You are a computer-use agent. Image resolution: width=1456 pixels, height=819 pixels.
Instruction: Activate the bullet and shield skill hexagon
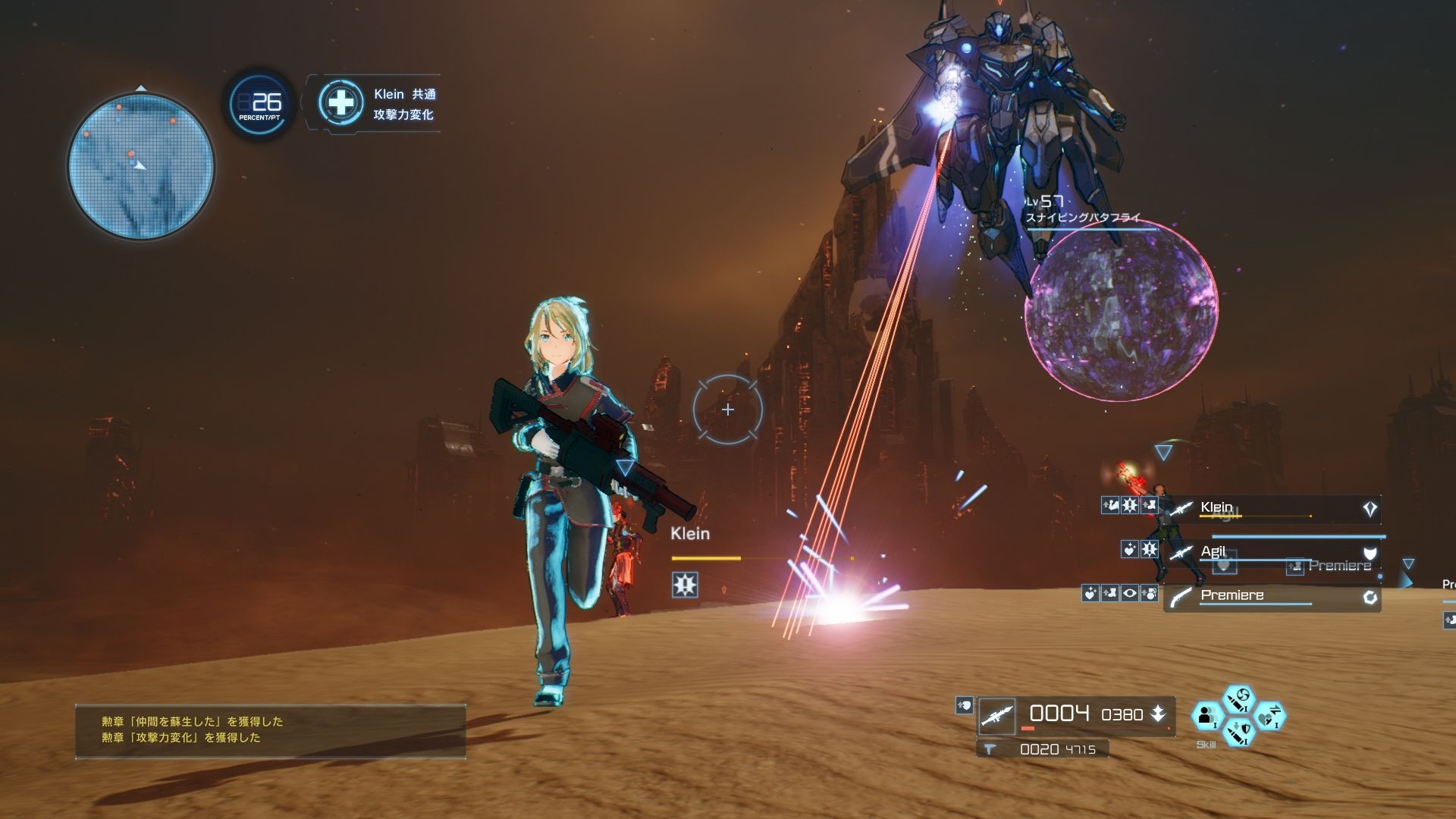tap(1239, 732)
